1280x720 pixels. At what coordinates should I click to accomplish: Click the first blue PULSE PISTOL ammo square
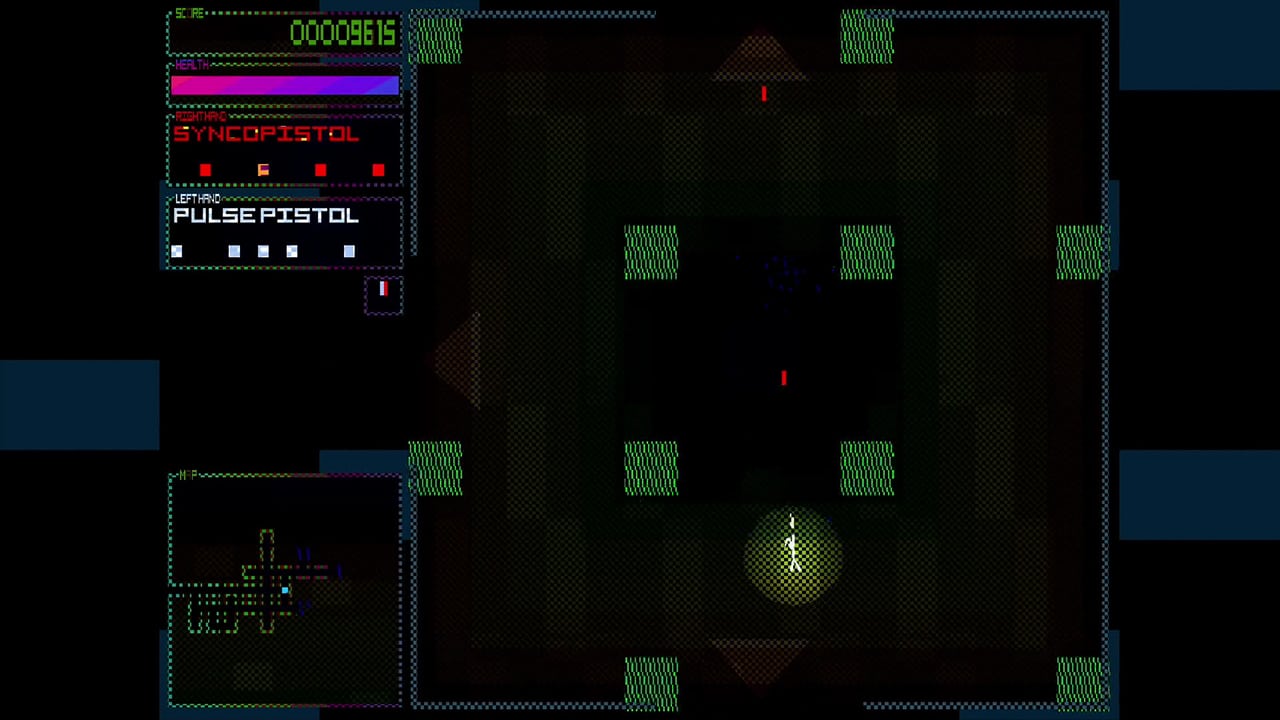point(177,251)
